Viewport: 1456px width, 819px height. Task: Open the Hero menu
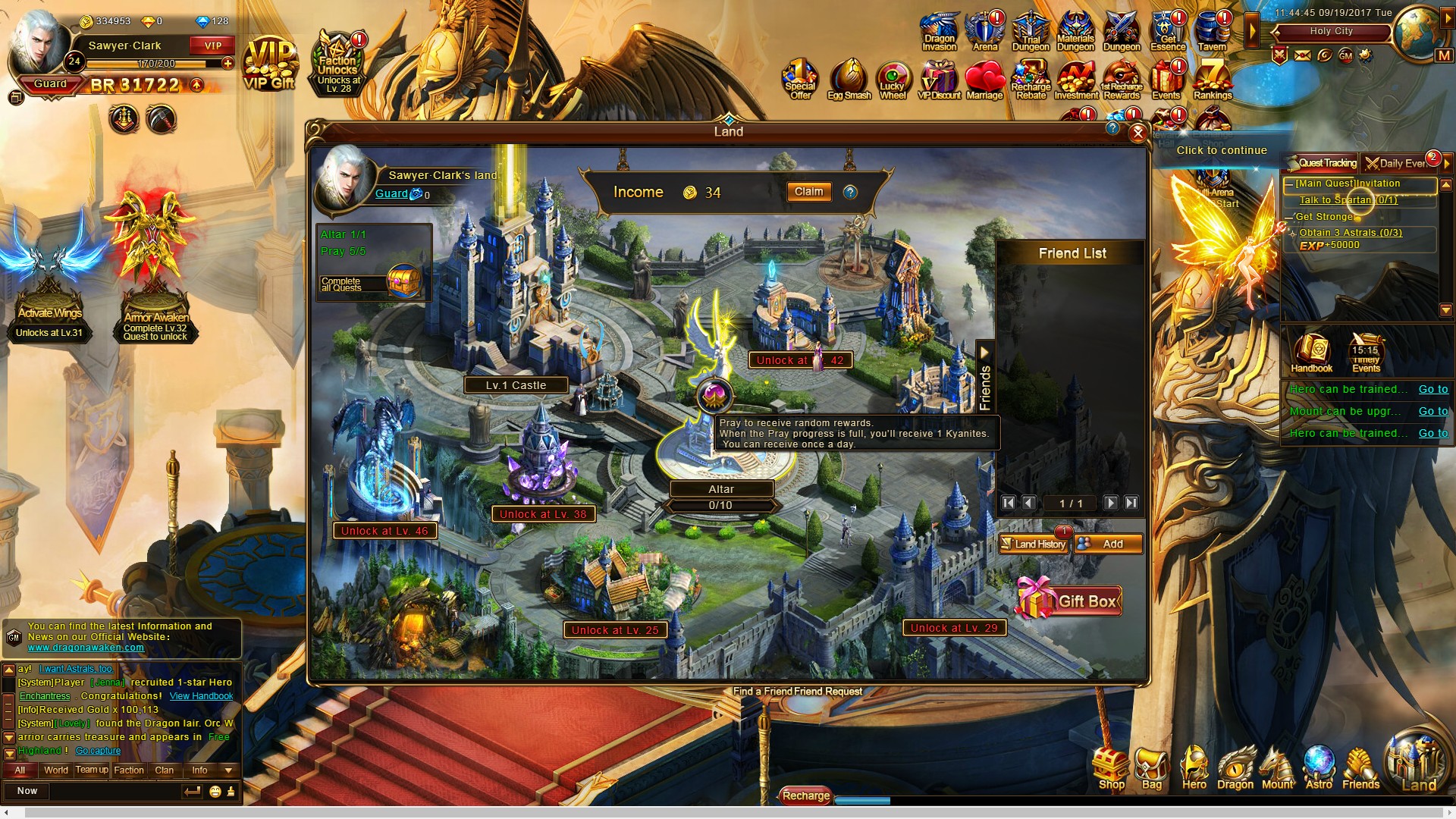[x=1194, y=768]
